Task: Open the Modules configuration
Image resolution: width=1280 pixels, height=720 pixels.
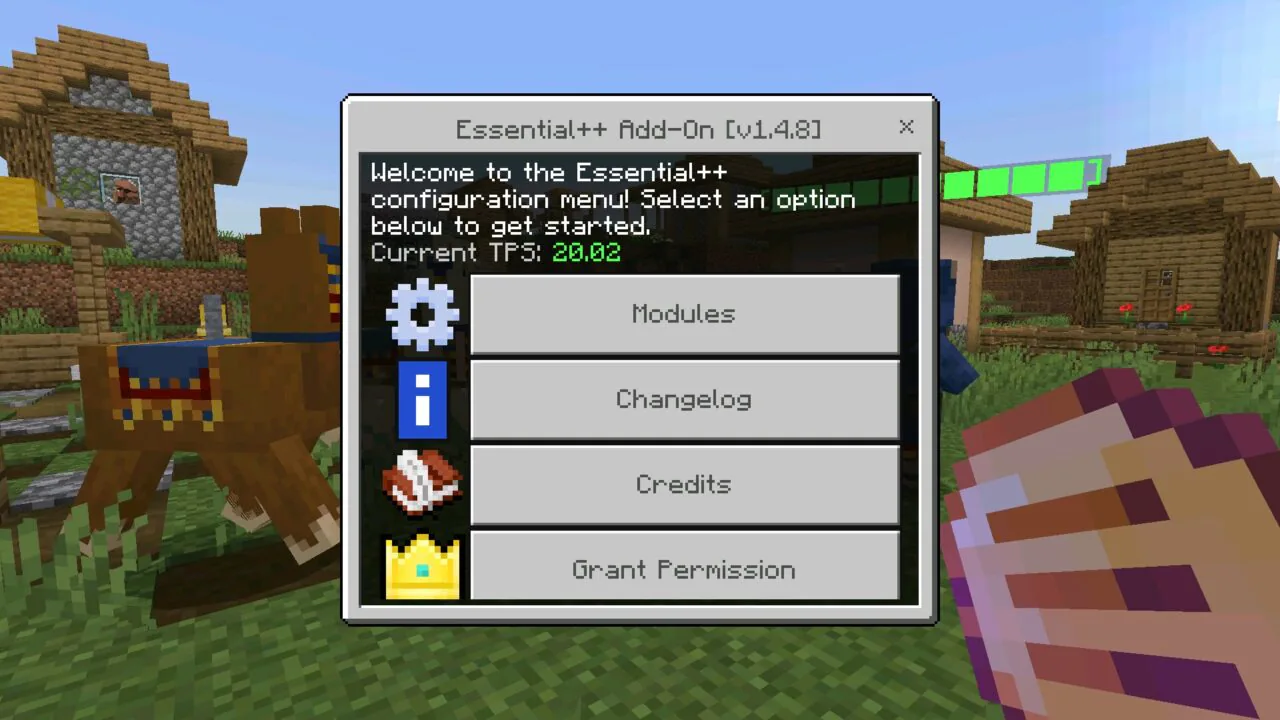Action: click(x=684, y=313)
